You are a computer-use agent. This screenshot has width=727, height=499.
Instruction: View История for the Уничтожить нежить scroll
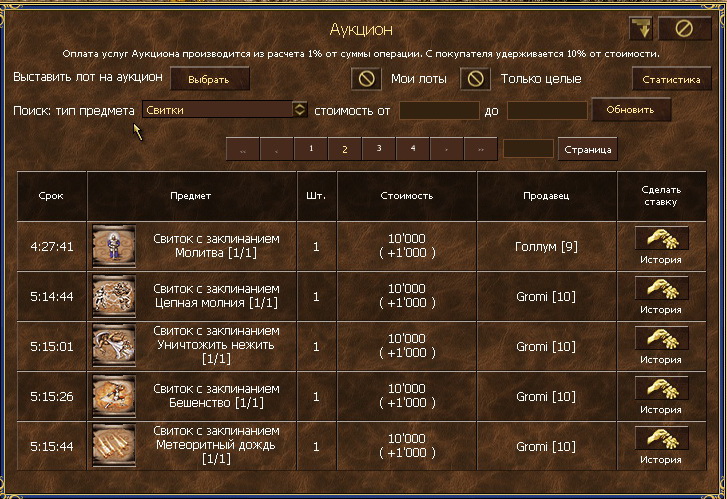click(x=661, y=359)
